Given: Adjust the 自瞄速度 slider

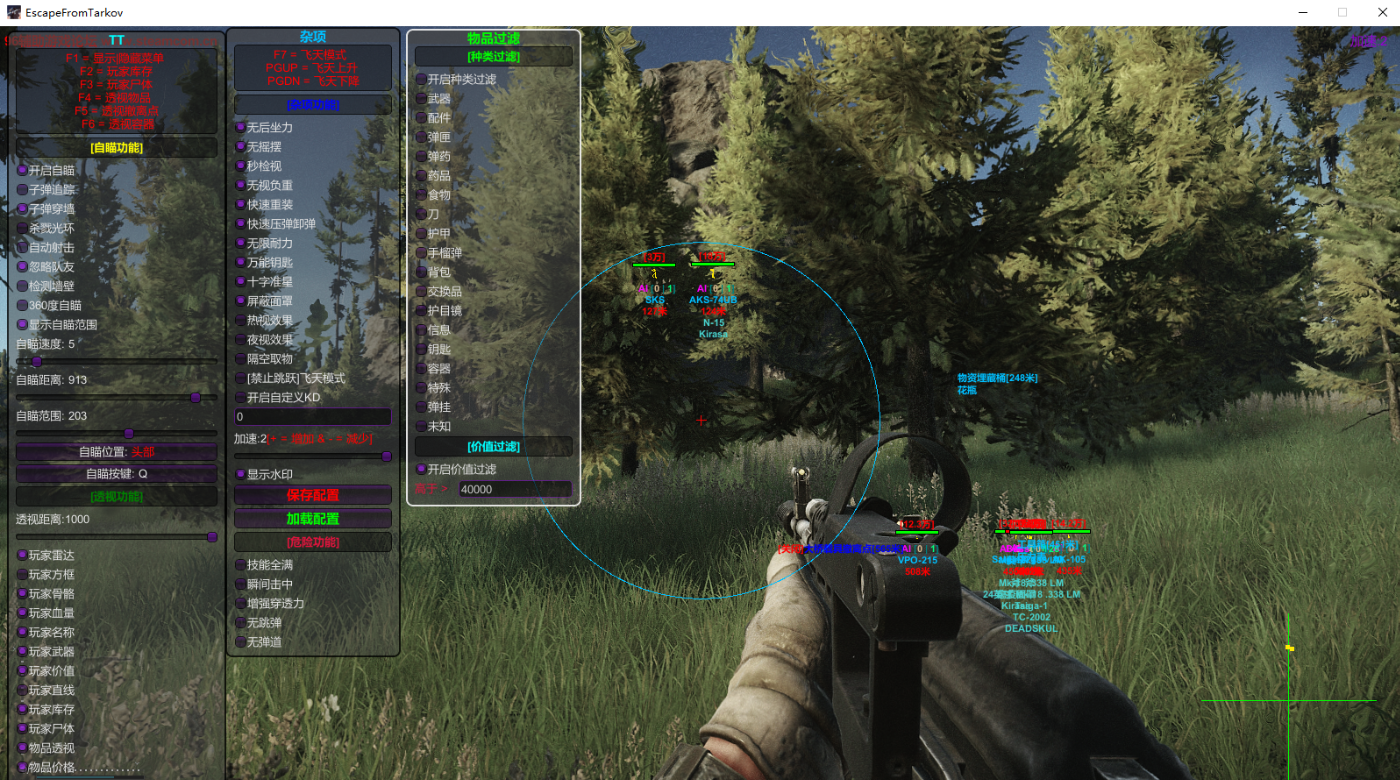Looking at the screenshot, I should (37, 361).
